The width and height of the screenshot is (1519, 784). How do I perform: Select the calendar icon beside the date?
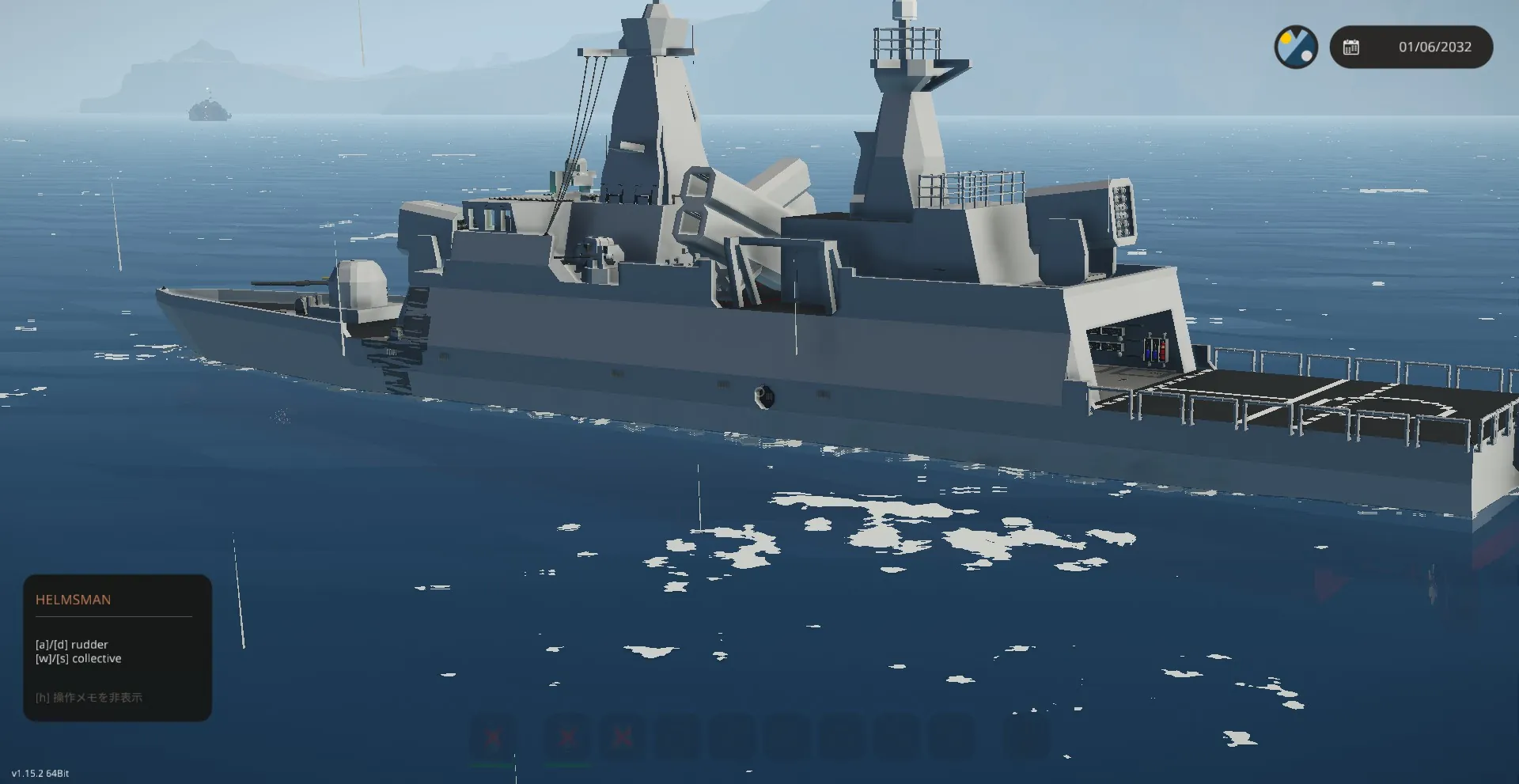1351,47
